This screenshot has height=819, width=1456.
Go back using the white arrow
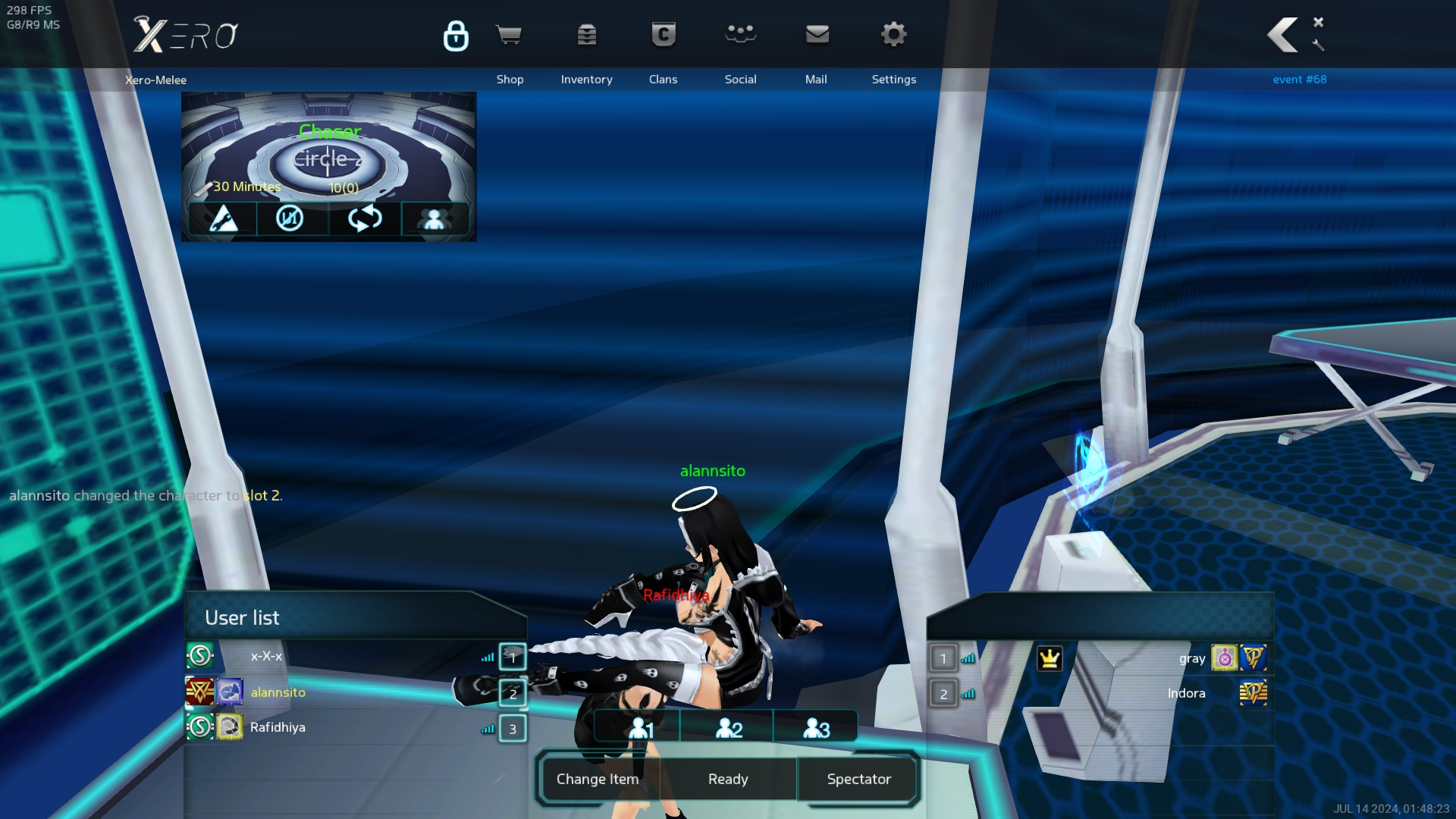tap(1283, 36)
